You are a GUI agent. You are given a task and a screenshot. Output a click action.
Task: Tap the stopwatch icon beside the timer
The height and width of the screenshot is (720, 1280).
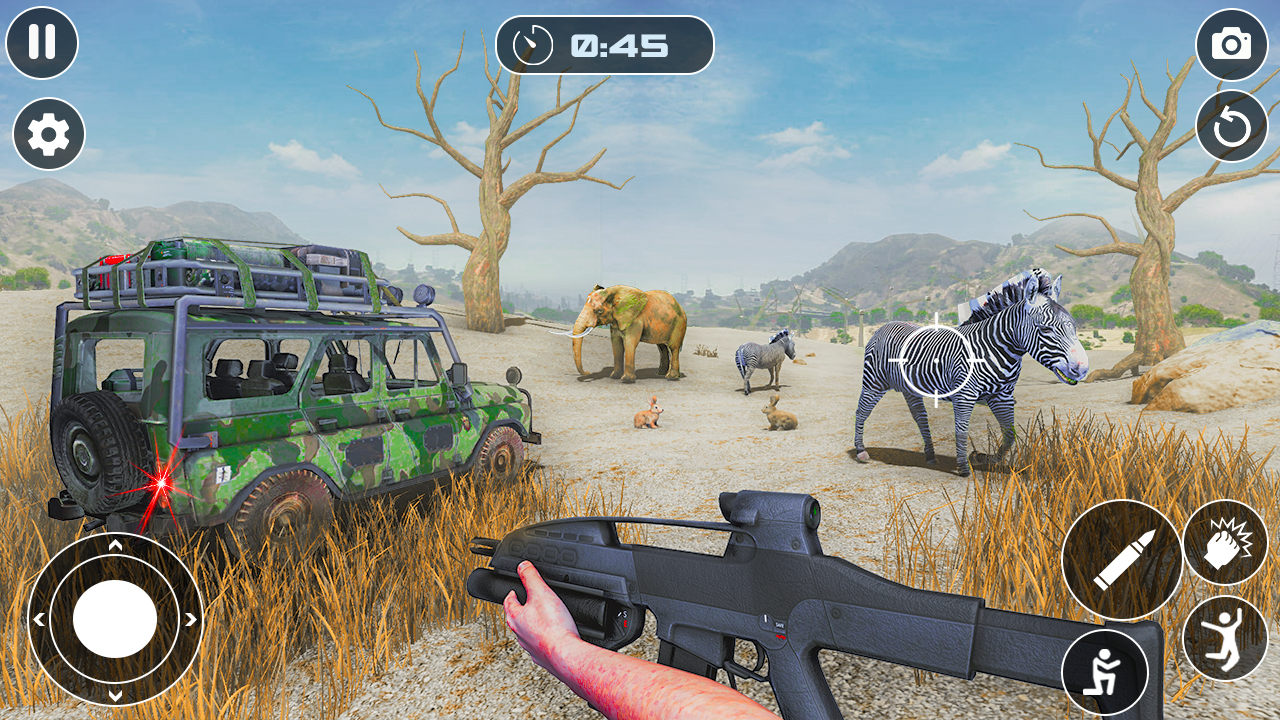tap(531, 44)
